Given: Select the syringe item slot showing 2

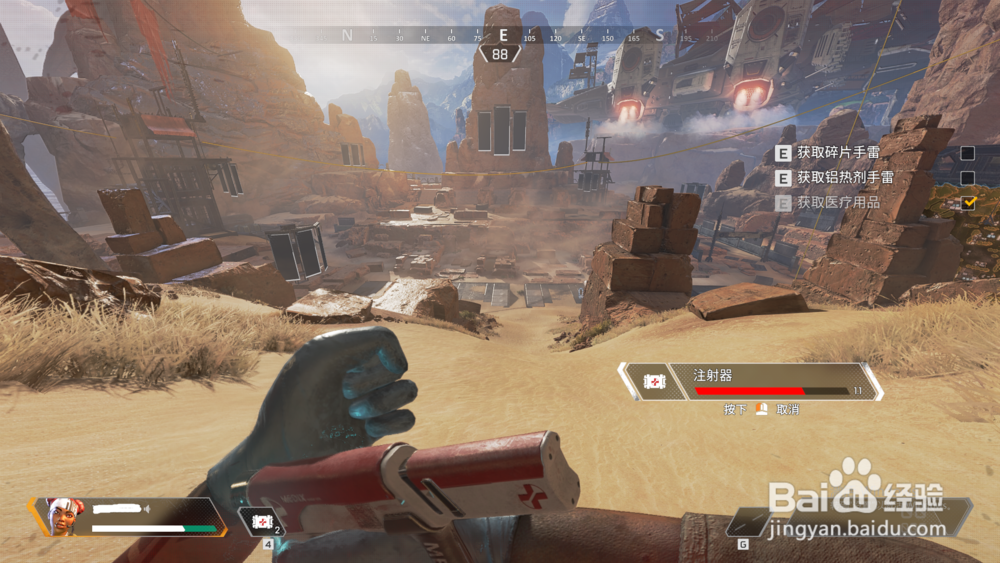Looking at the screenshot, I should pyautogui.click(x=262, y=522).
